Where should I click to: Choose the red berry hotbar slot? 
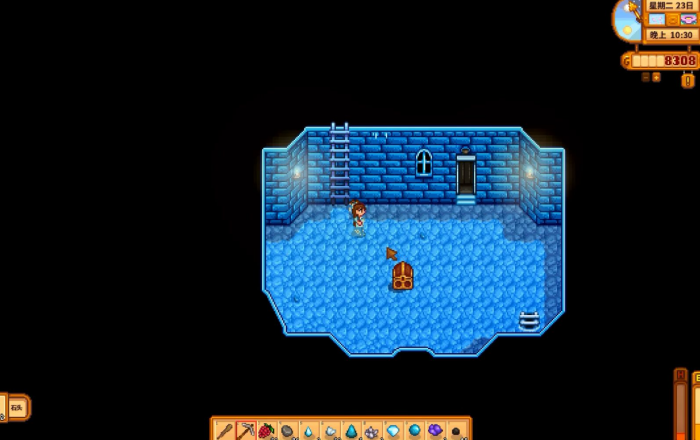coord(267,431)
